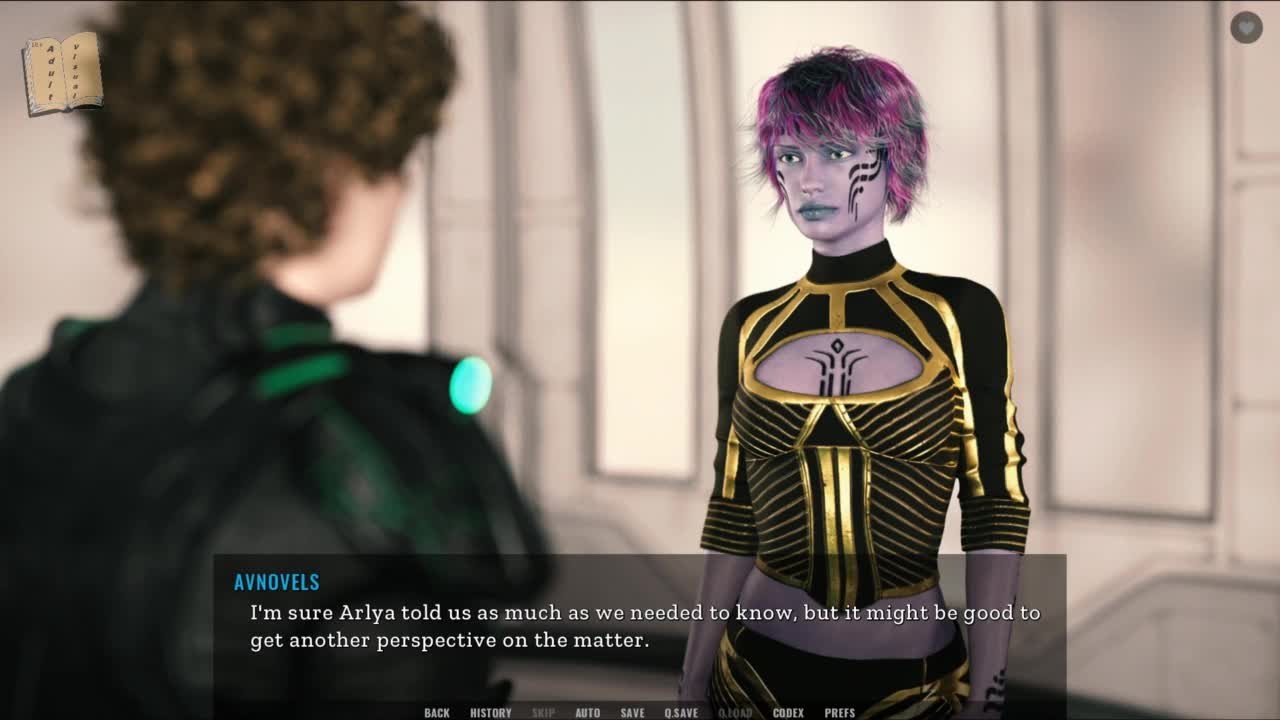Open the dialogue HISTORY log
This screenshot has width=1280, height=720.
[x=490, y=713]
